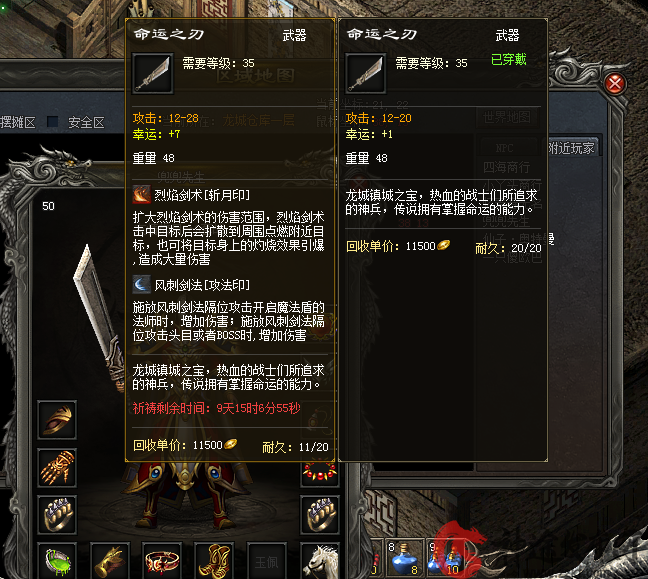Select the red belt equipment slot

pos(161,560)
